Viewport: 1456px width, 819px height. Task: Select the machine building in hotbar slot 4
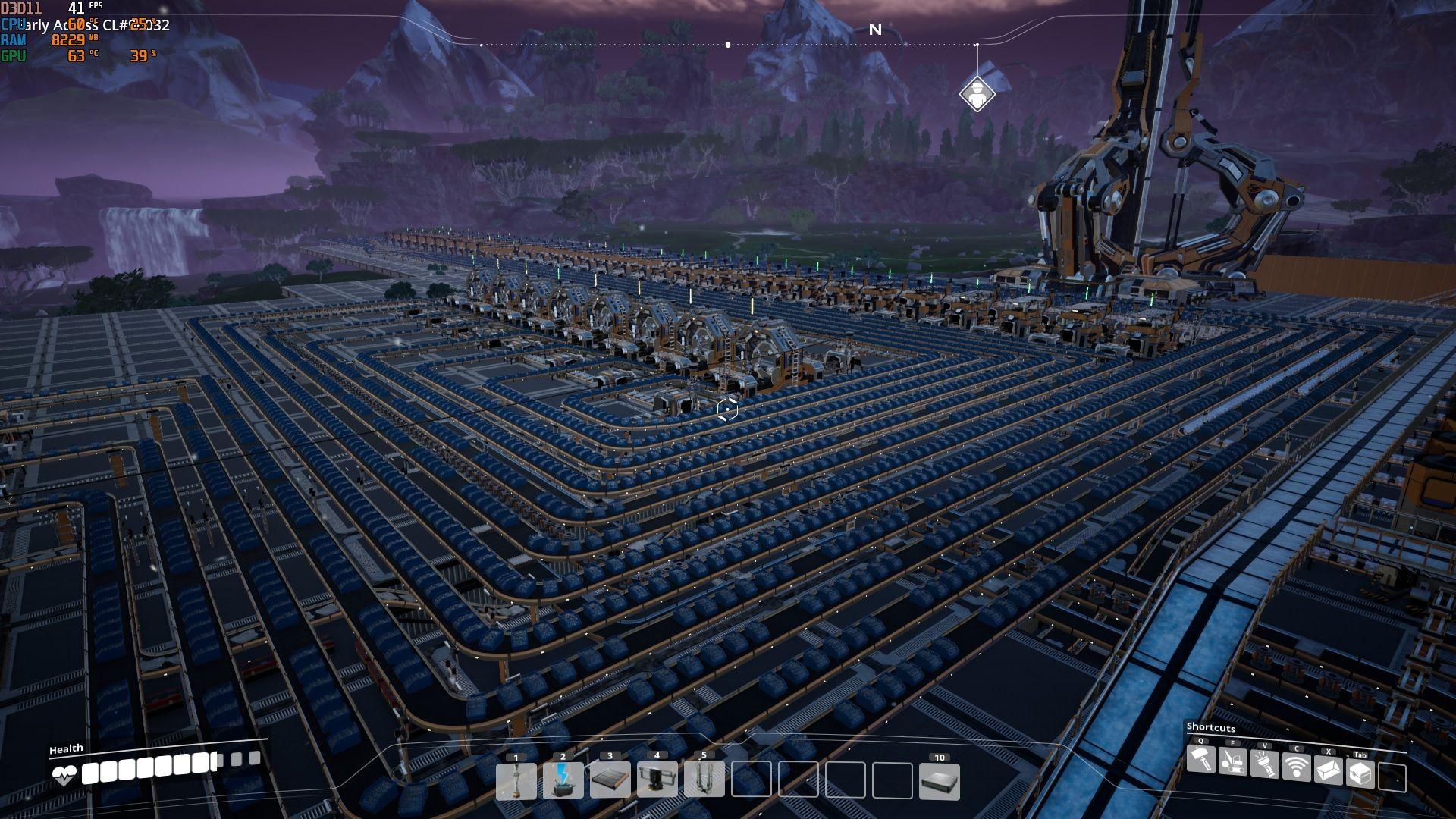657,781
